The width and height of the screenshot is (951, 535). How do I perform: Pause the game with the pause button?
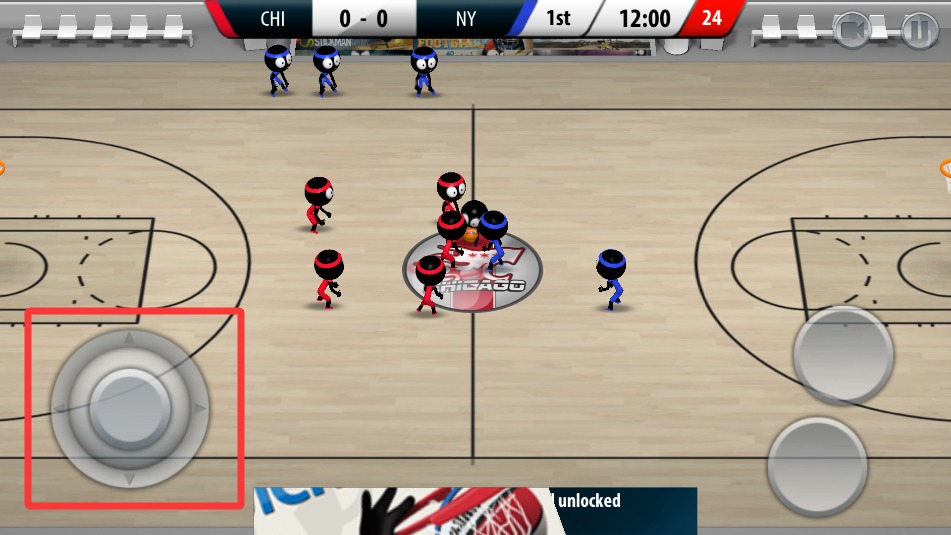click(x=917, y=31)
